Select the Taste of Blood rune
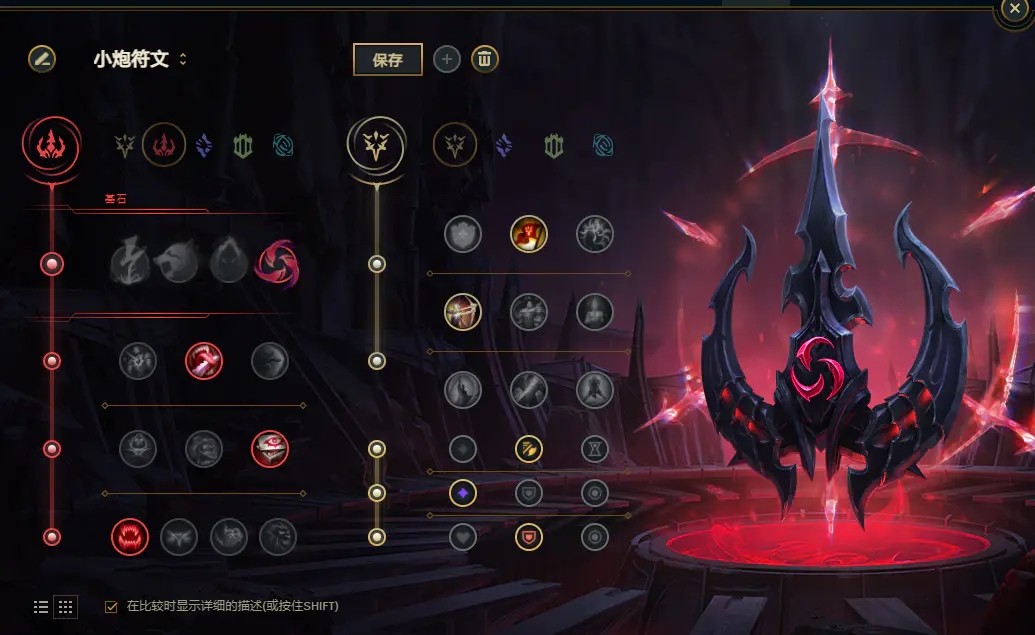 (x=204, y=361)
